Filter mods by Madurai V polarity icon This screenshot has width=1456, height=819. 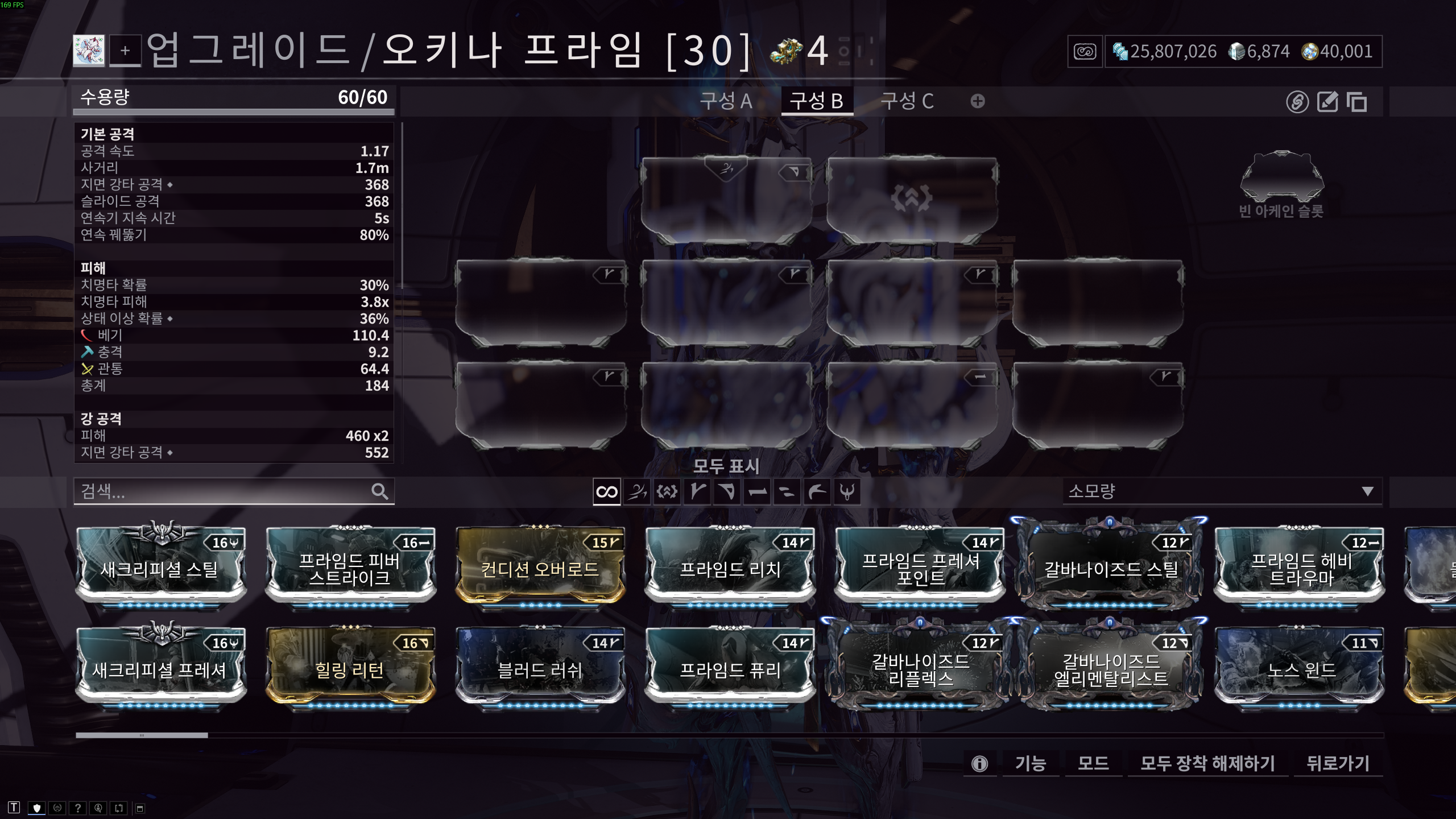tap(697, 492)
